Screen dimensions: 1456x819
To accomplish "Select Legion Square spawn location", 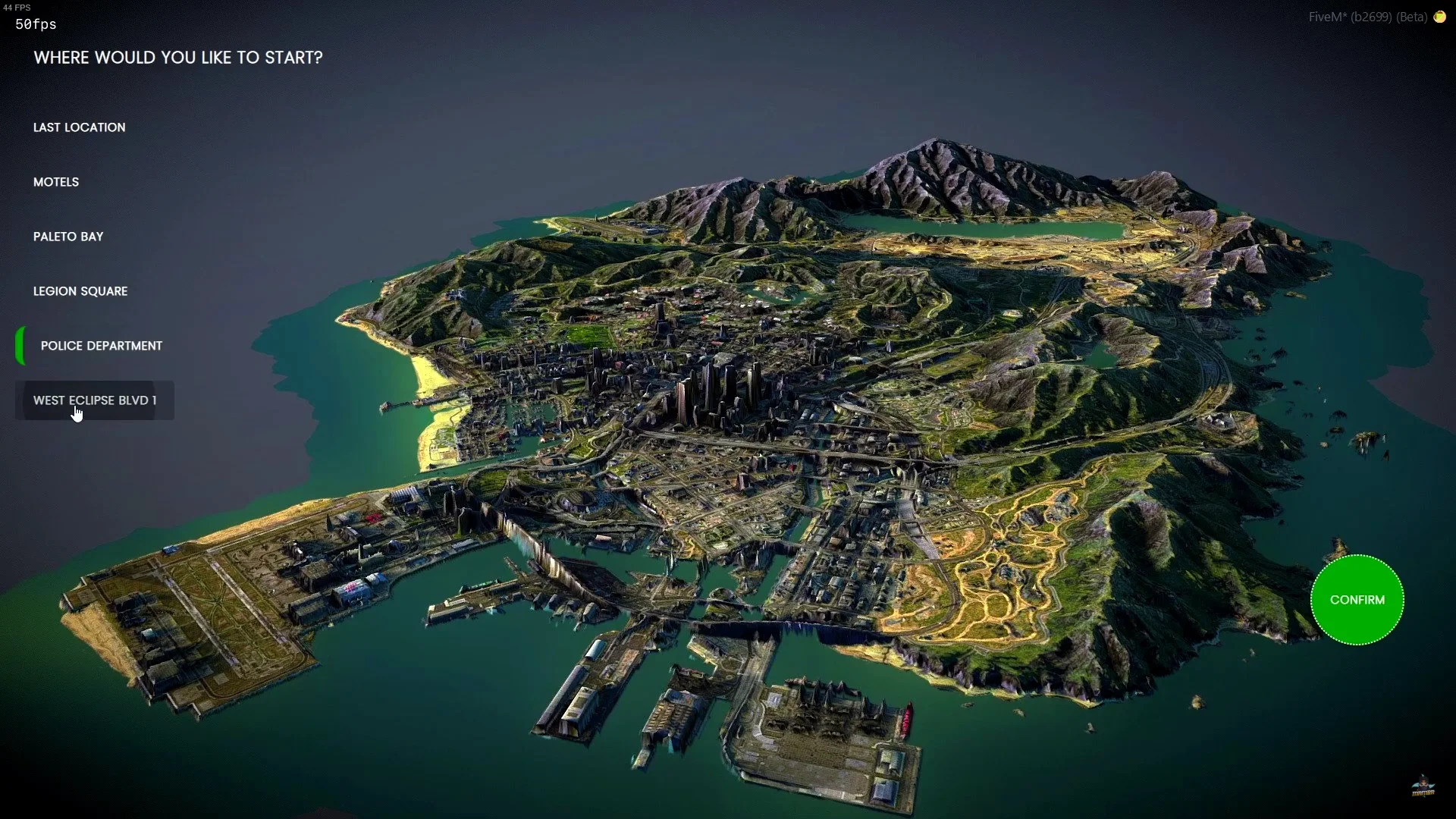I will point(80,291).
